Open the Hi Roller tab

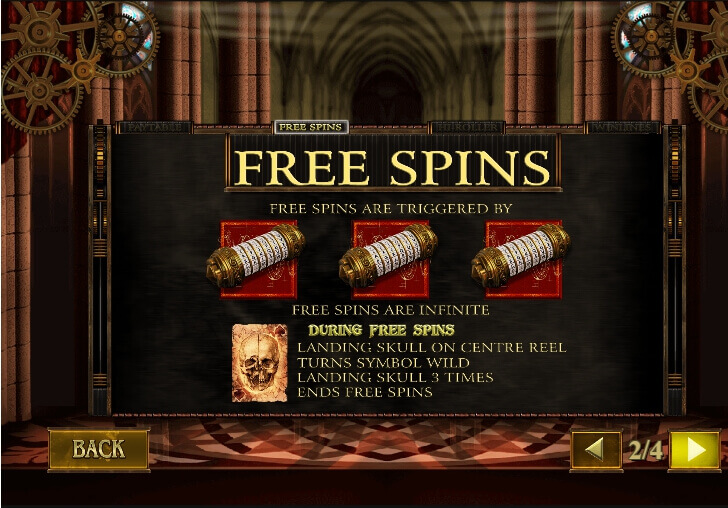pos(466,128)
